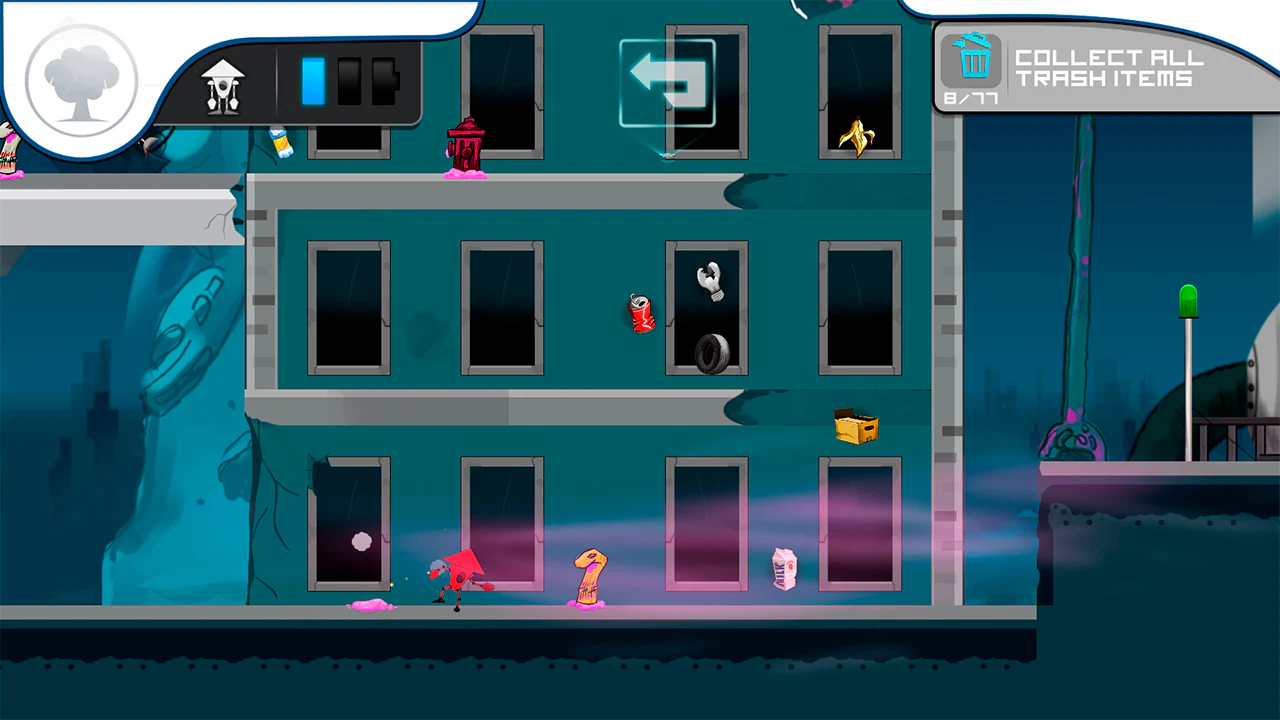1280x720 pixels.
Task: Collect the red soda can trash item
Action: [x=641, y=314]
